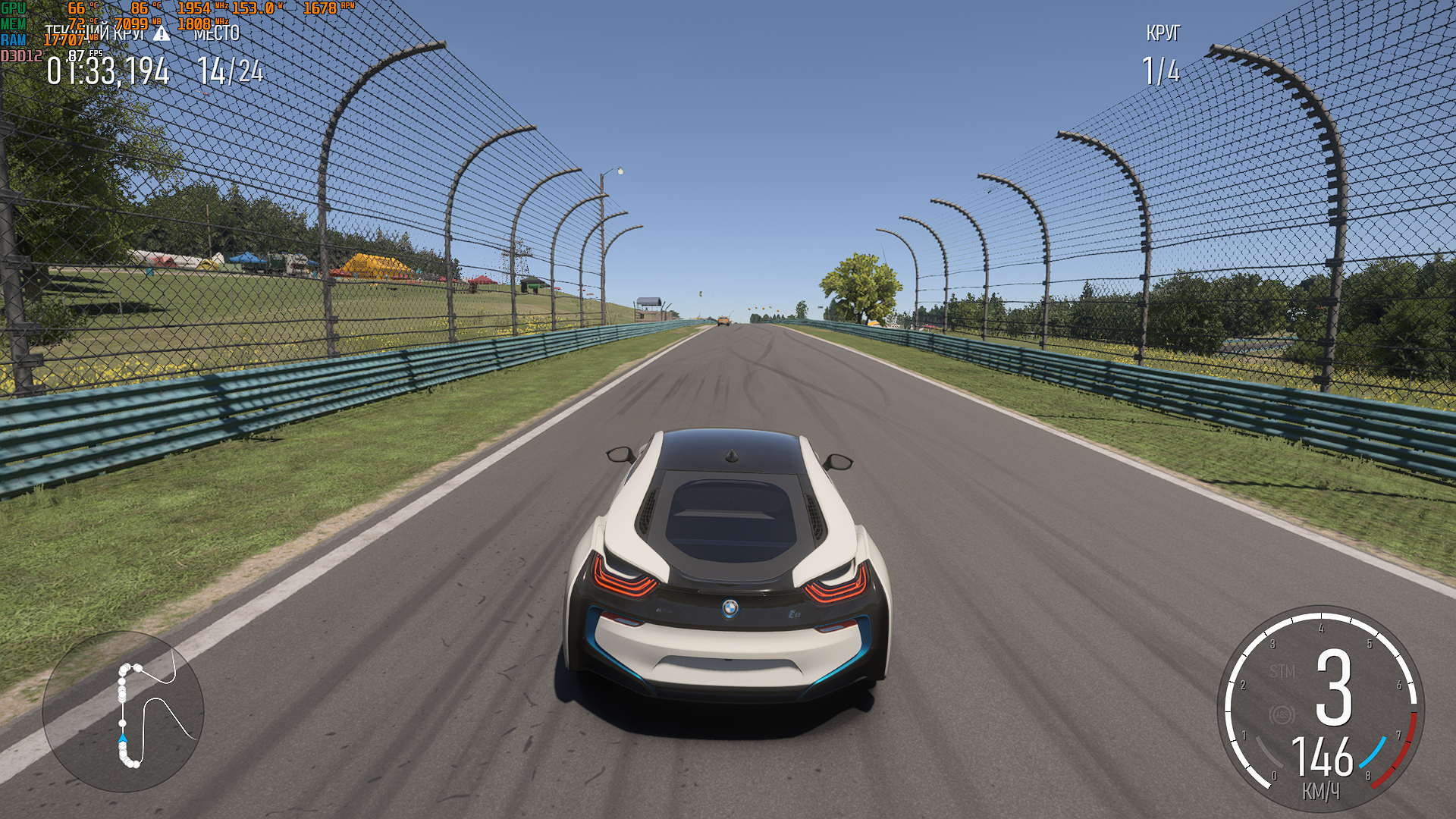The image size is (1456, 819).
Task: Click the ABS indicator in the tachometer
Action: coord(1282,715)
